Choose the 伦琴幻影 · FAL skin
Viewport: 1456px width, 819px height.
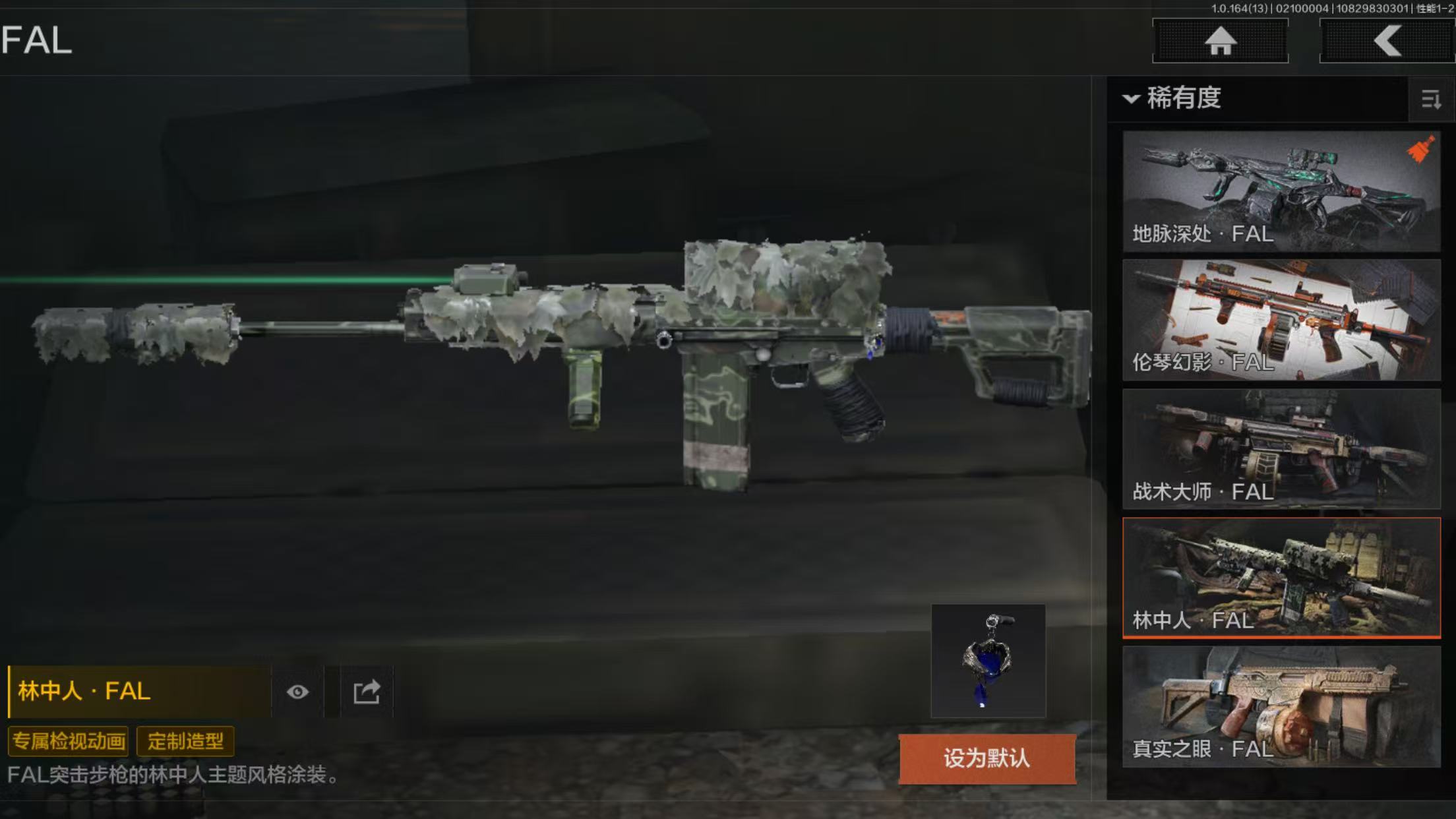pos(1281,320)
